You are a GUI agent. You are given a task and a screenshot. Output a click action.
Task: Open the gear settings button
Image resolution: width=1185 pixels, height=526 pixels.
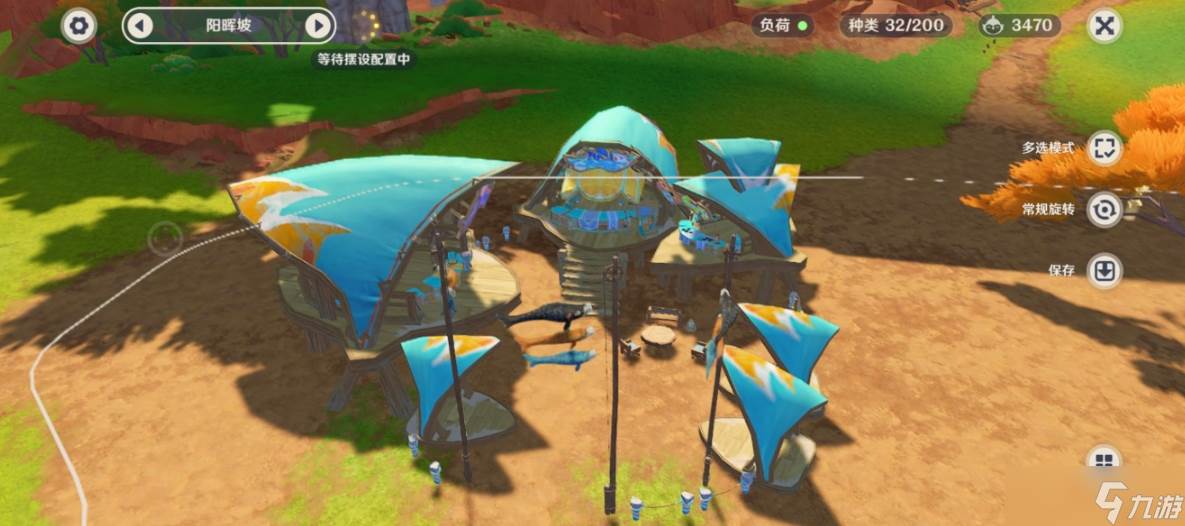click(x=78, y=25)
